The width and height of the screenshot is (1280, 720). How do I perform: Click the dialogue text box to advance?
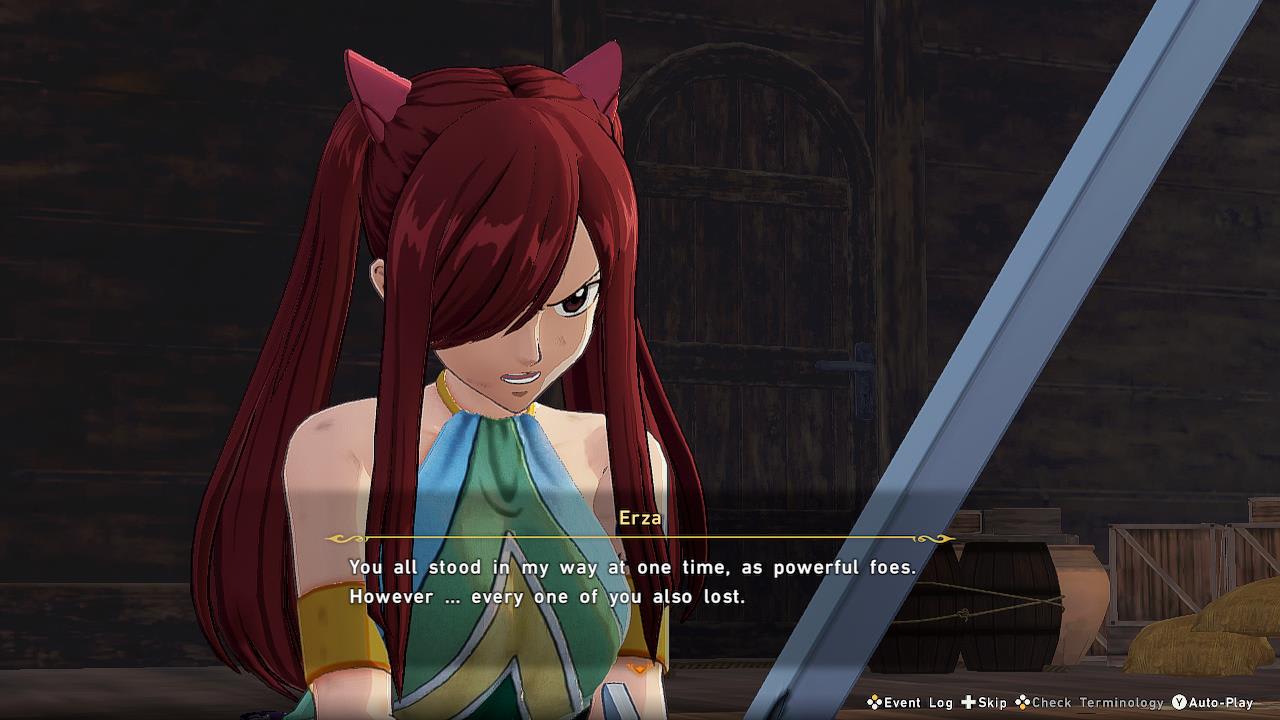point(640,585)
